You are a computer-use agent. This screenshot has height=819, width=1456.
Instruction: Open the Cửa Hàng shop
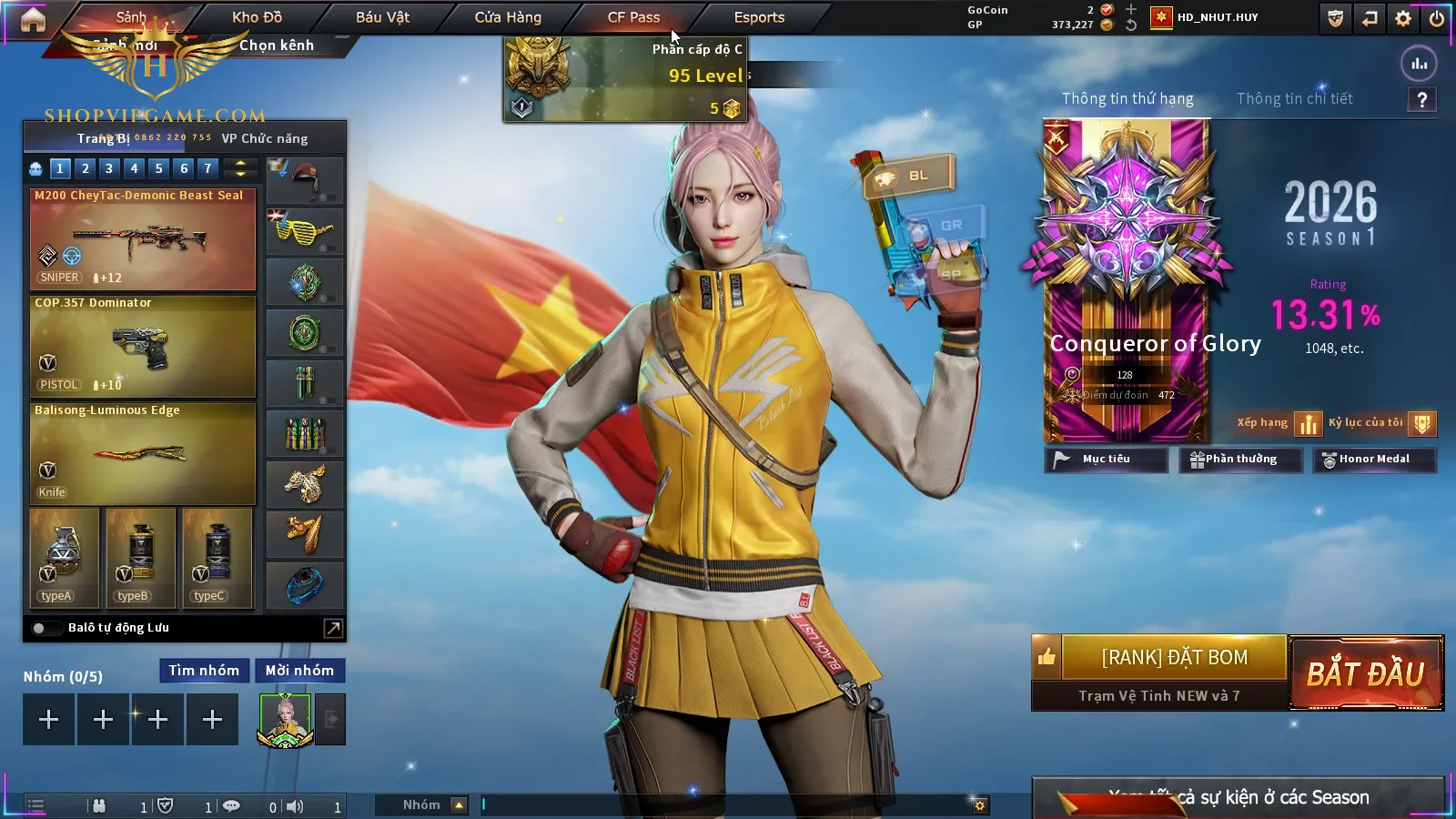[508, 17]
